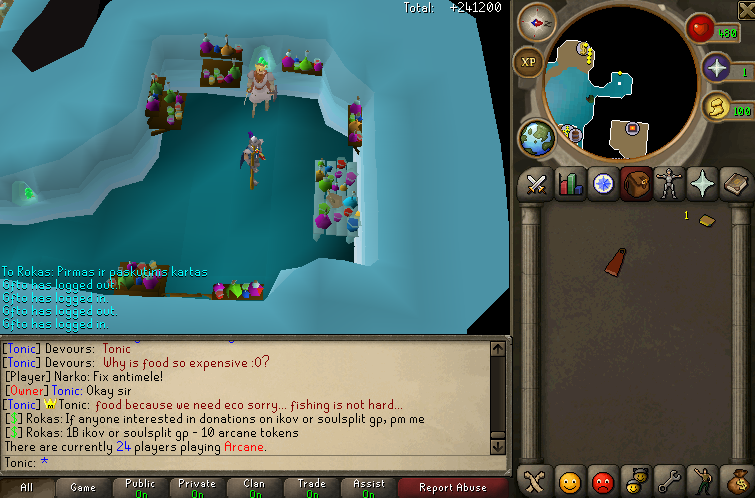The height and width of the screenshot is (498, 755).
Task: Toggle run with the energy boot orb
Action: click(x=714, y=108)
